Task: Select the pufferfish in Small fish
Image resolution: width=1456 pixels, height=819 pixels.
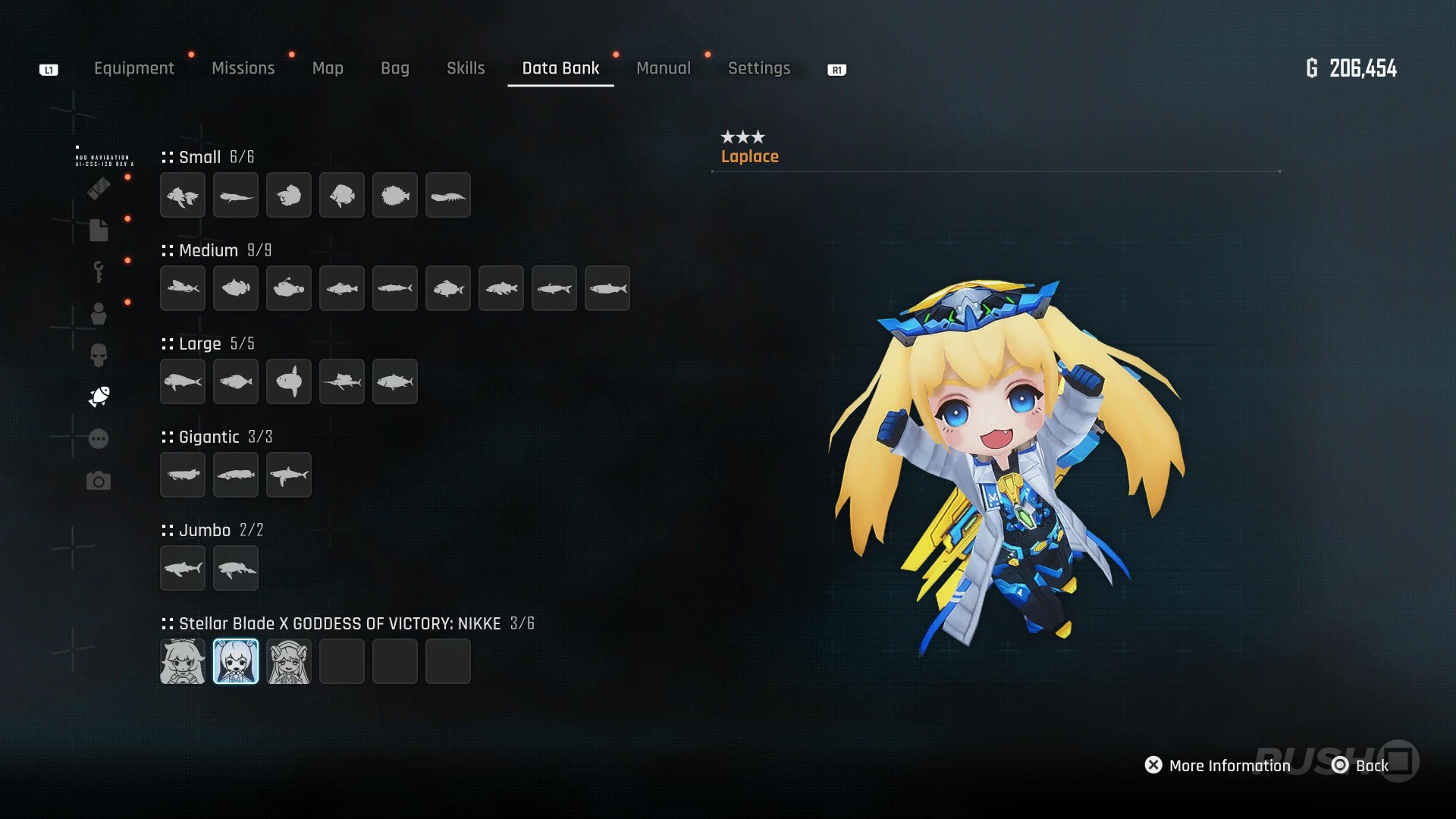Action: tap(395, 195)
